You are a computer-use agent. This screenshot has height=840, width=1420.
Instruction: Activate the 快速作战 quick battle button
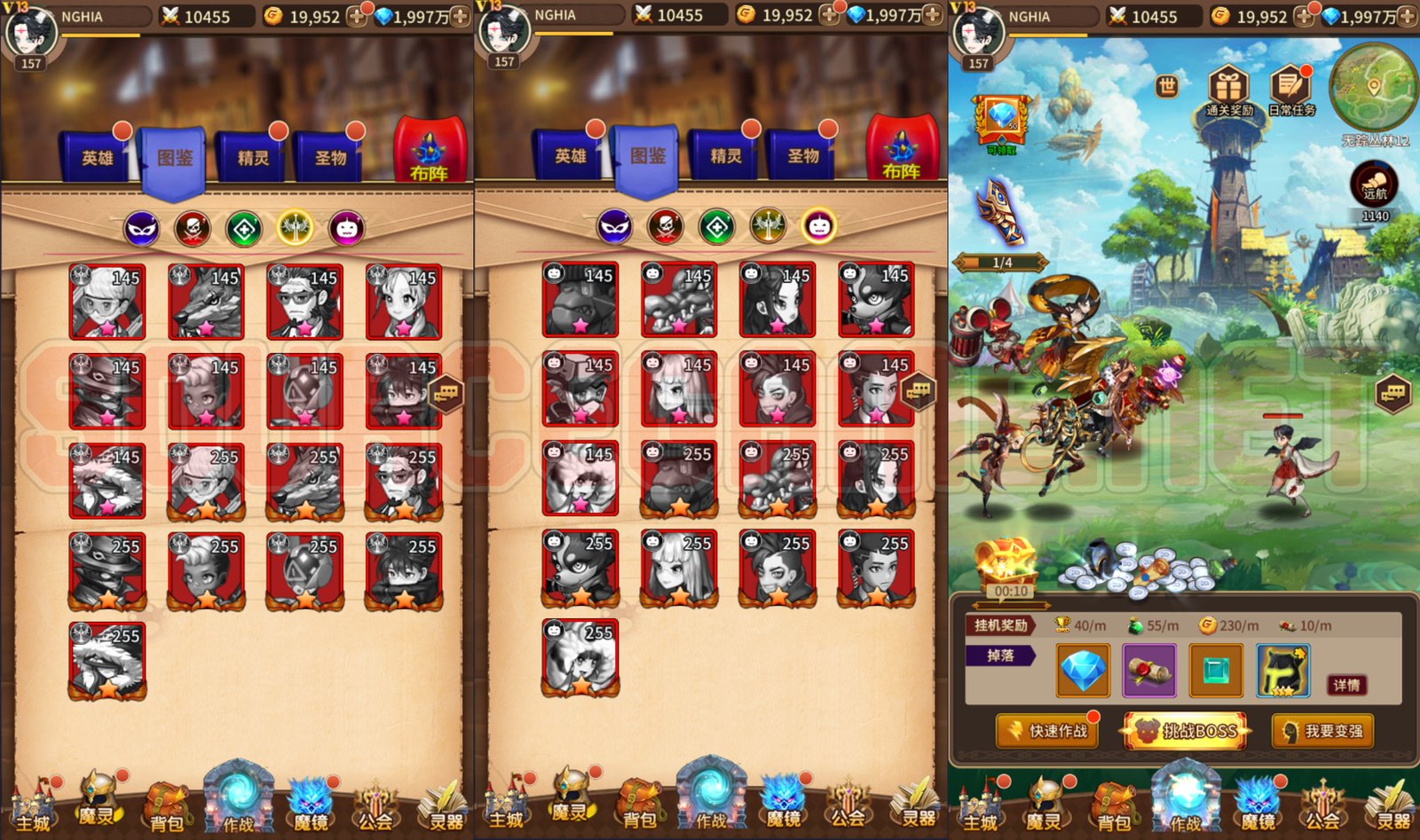point(1048,731)
